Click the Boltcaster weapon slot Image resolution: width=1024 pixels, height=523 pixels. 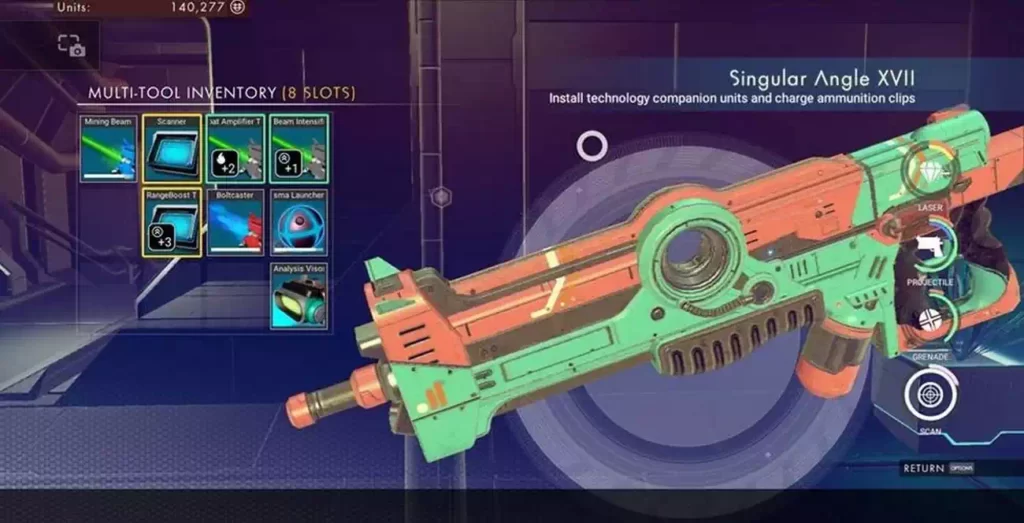[235, 221]
